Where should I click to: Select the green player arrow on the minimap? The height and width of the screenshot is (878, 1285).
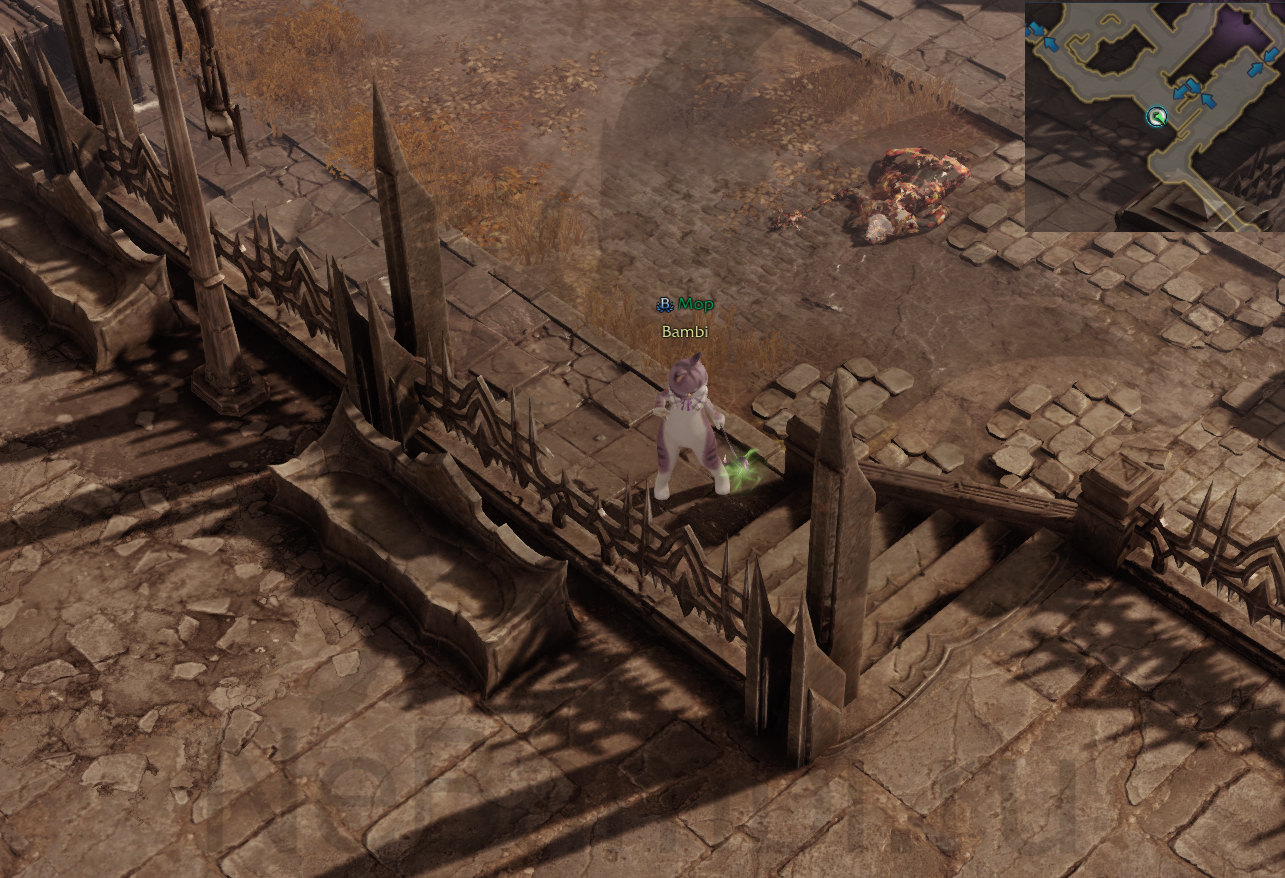point(1157,118)
